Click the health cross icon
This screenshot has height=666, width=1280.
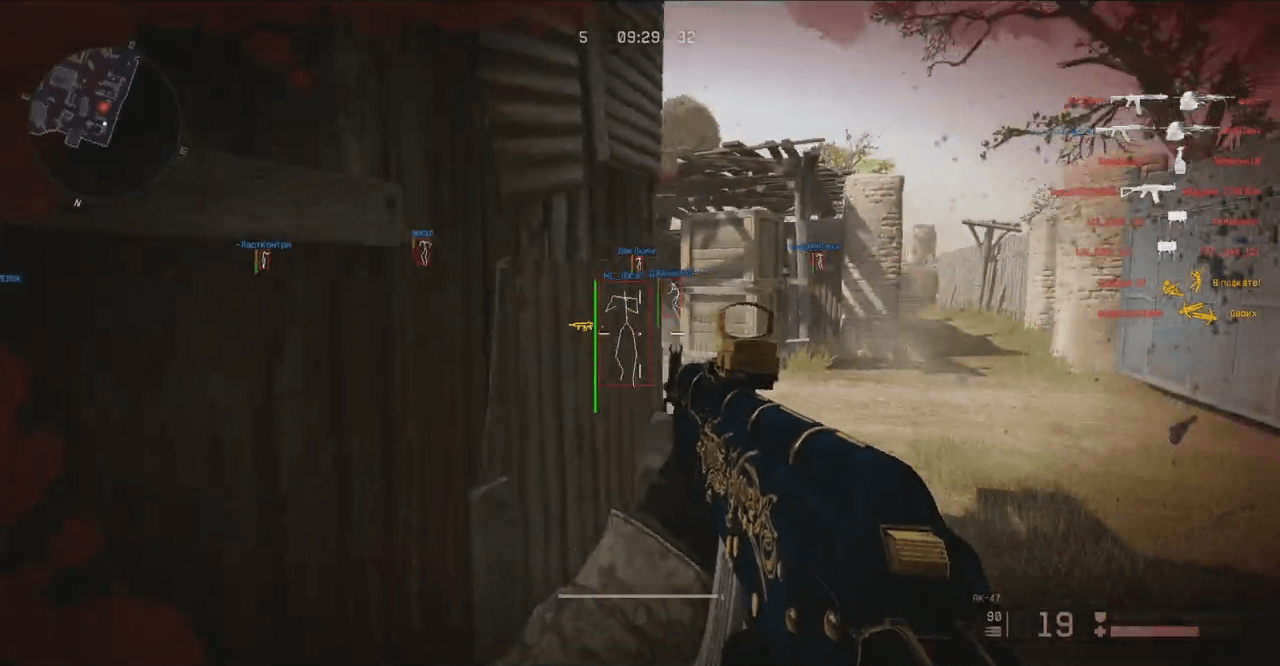(1101, 632)
